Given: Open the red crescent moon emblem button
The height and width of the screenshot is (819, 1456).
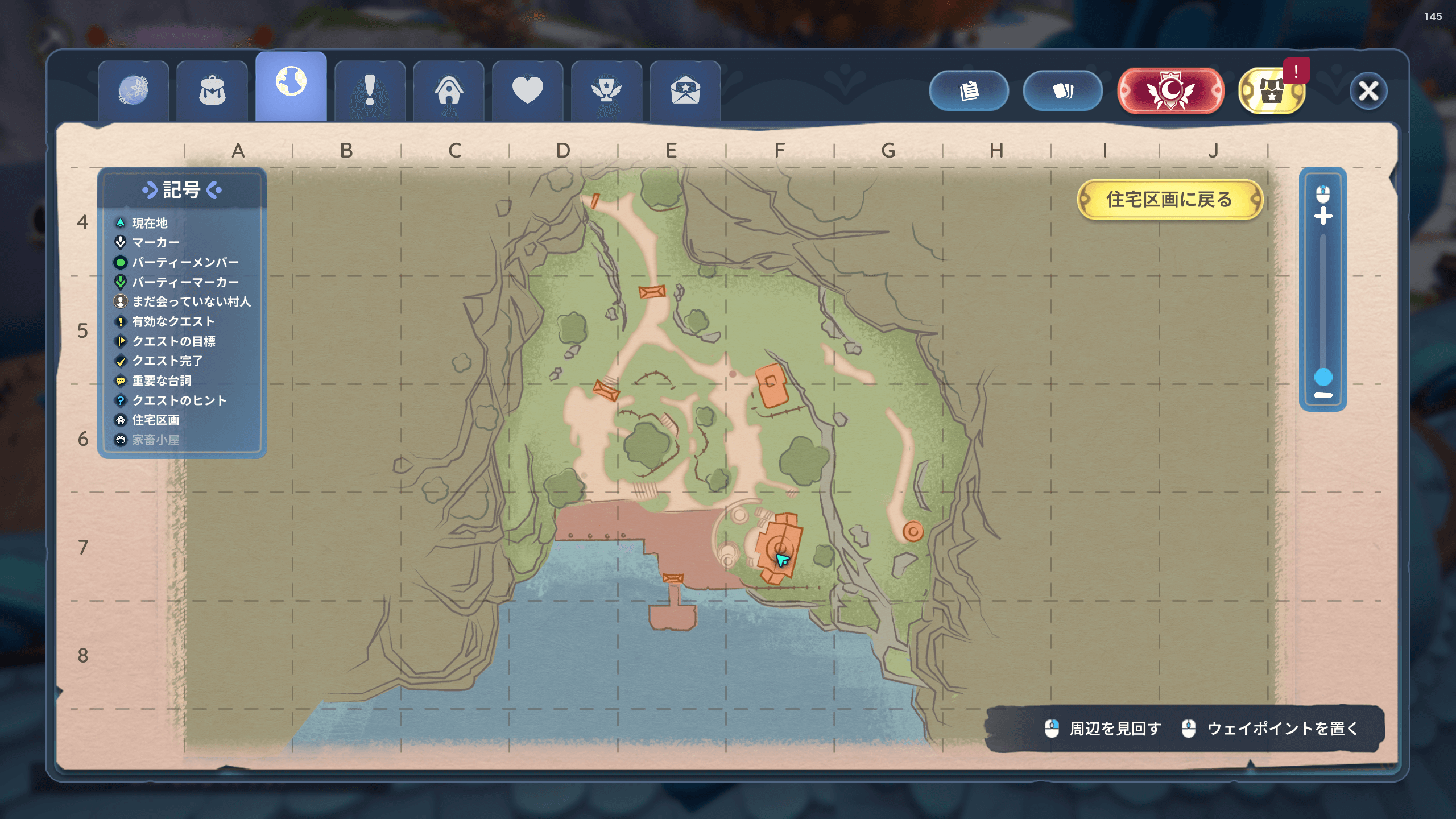Looking at the screenshot, I should click(x=1170, y=91).
